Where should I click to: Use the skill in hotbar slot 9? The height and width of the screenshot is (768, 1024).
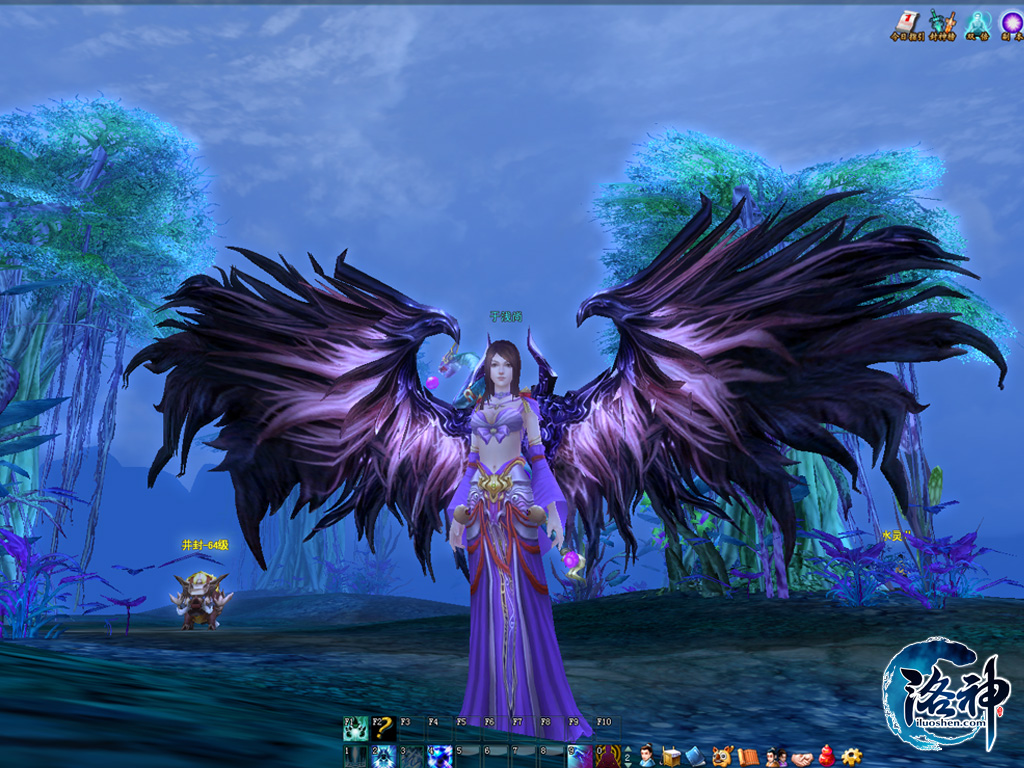pyautogui.click(x=580, y=757)
